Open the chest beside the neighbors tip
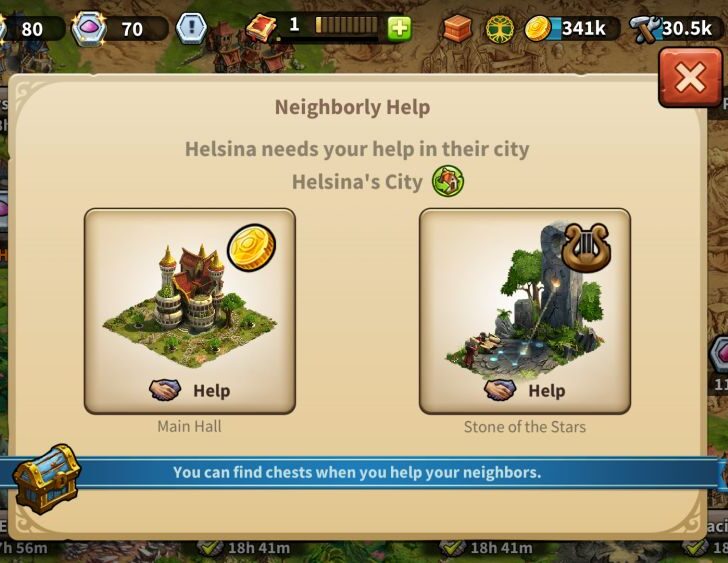Viewport: 728px width, 563px height. (x=46, y=477)
